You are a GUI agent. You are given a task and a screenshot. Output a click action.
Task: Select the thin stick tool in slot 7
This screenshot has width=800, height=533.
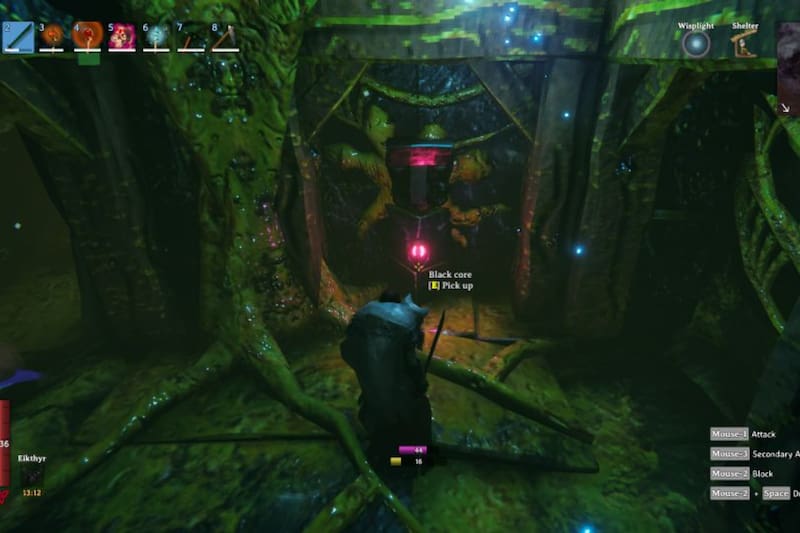point(190,37)
